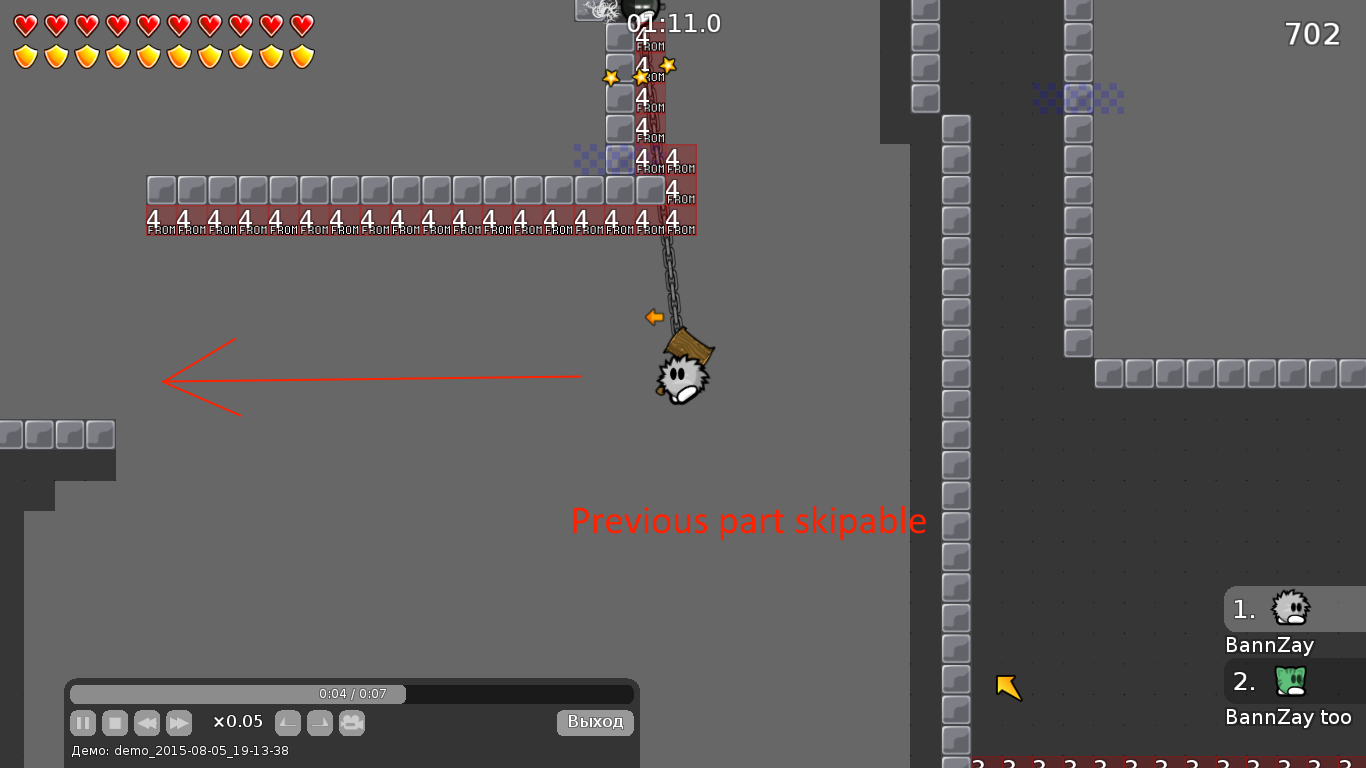
Task: Click the star icon beside the freeze tower
Action: pyautogui.click(x=668, y=65)
